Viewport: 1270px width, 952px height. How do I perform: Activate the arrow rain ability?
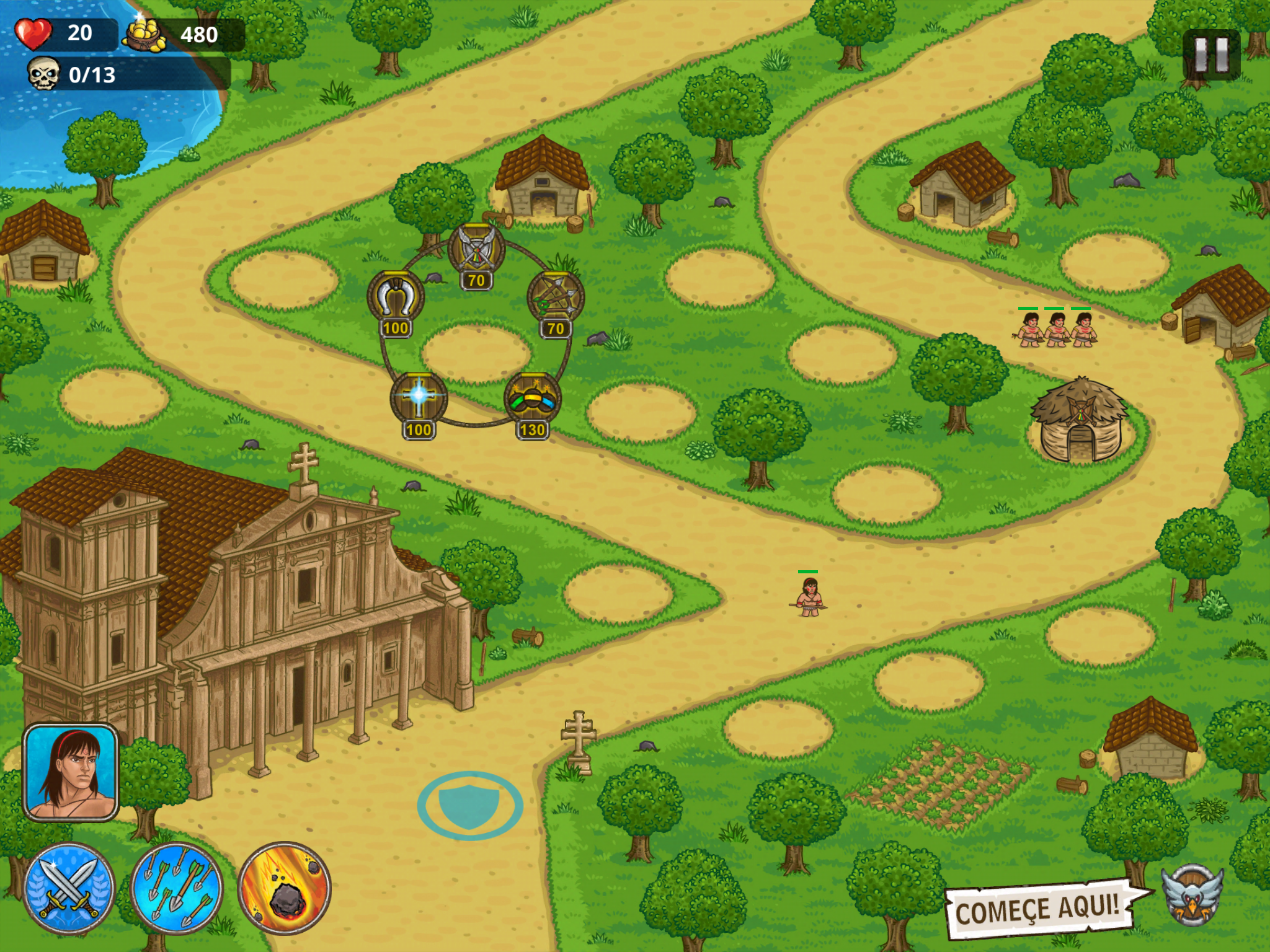177,888
